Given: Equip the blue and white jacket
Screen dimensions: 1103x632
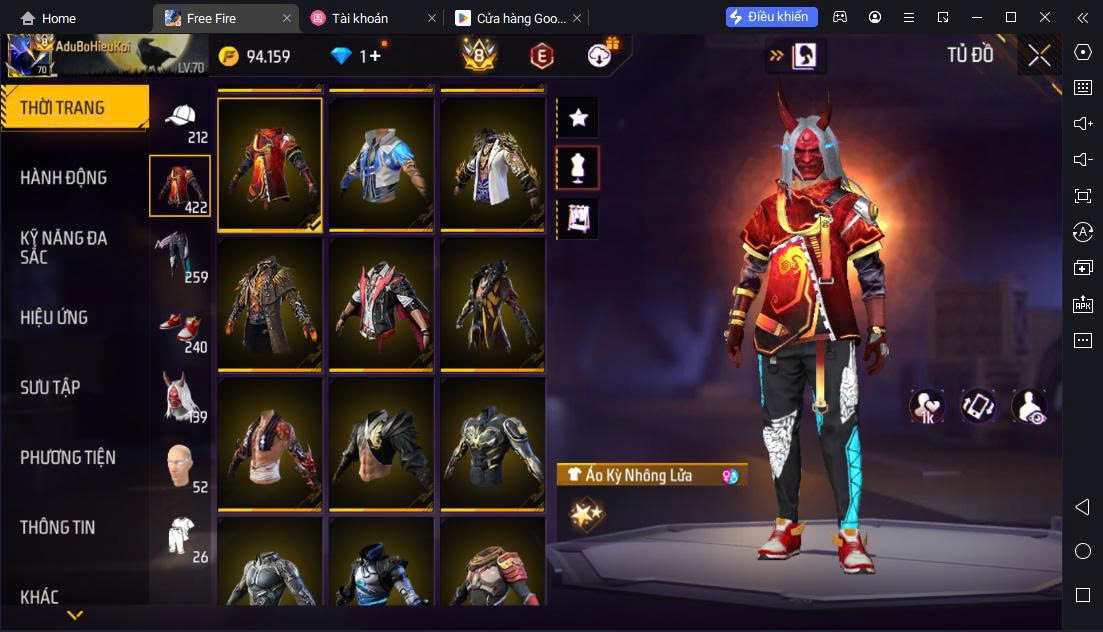Looking at the screenshot, I should [x=381, y=165].
